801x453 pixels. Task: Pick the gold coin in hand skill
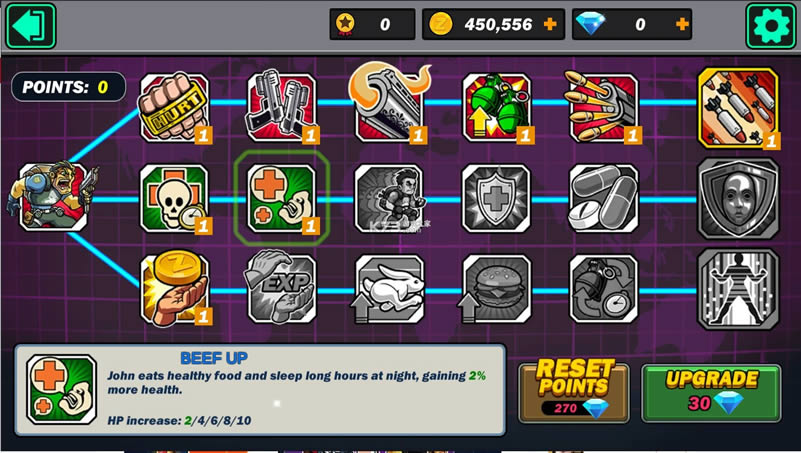174,289
